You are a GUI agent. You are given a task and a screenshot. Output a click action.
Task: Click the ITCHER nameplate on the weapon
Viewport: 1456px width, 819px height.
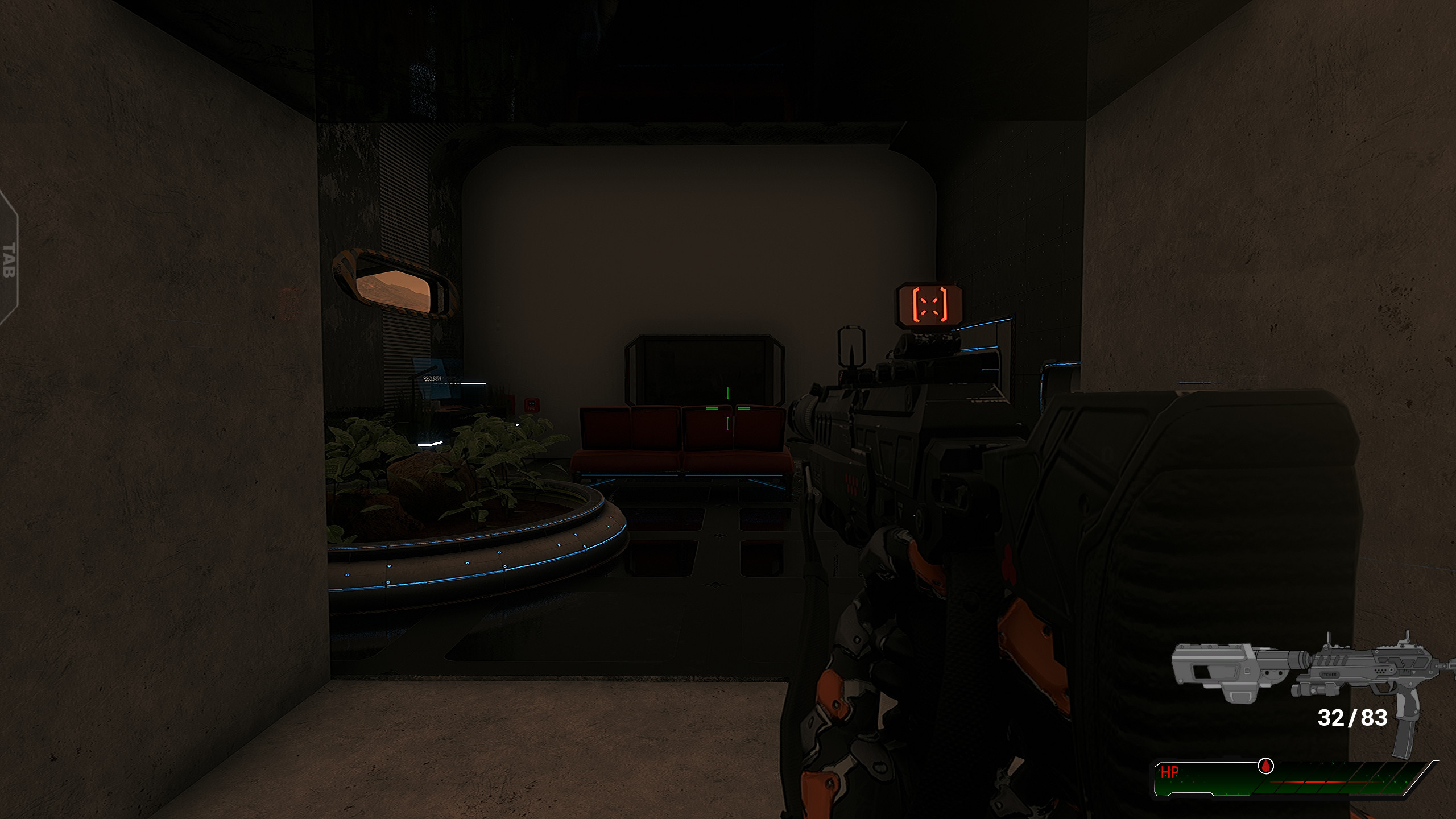(1329, 675)
